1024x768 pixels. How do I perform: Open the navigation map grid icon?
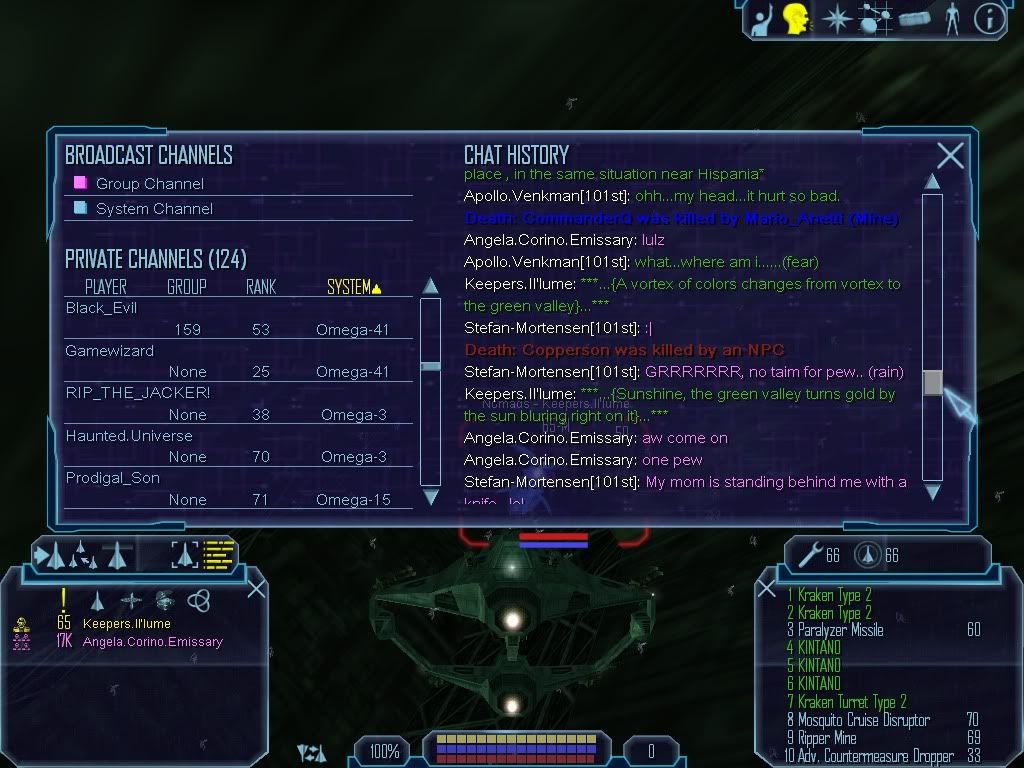(876, 19)
